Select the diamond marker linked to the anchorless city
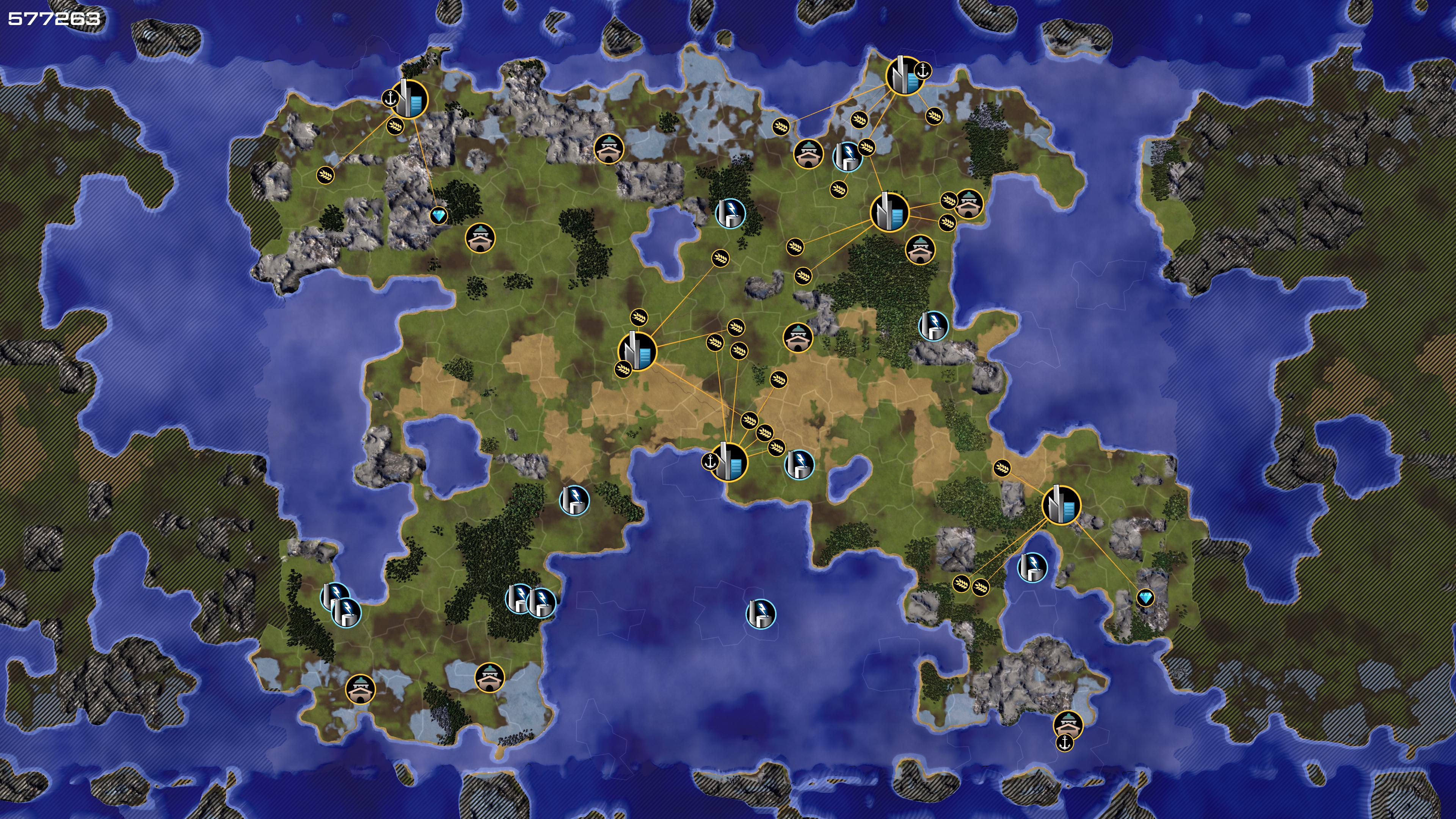 [1145, 598]
